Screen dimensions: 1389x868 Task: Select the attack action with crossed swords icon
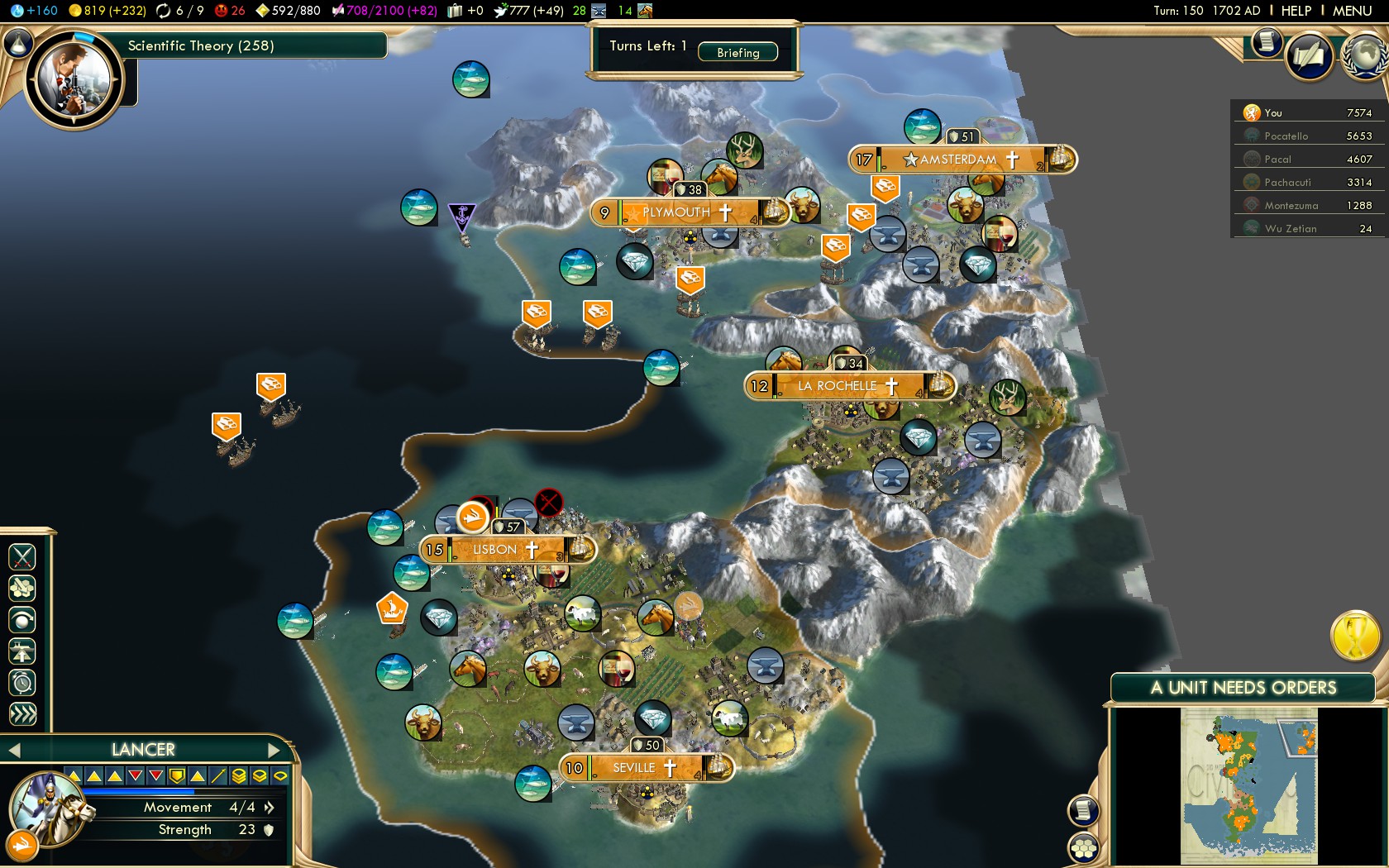coord(22,556)
